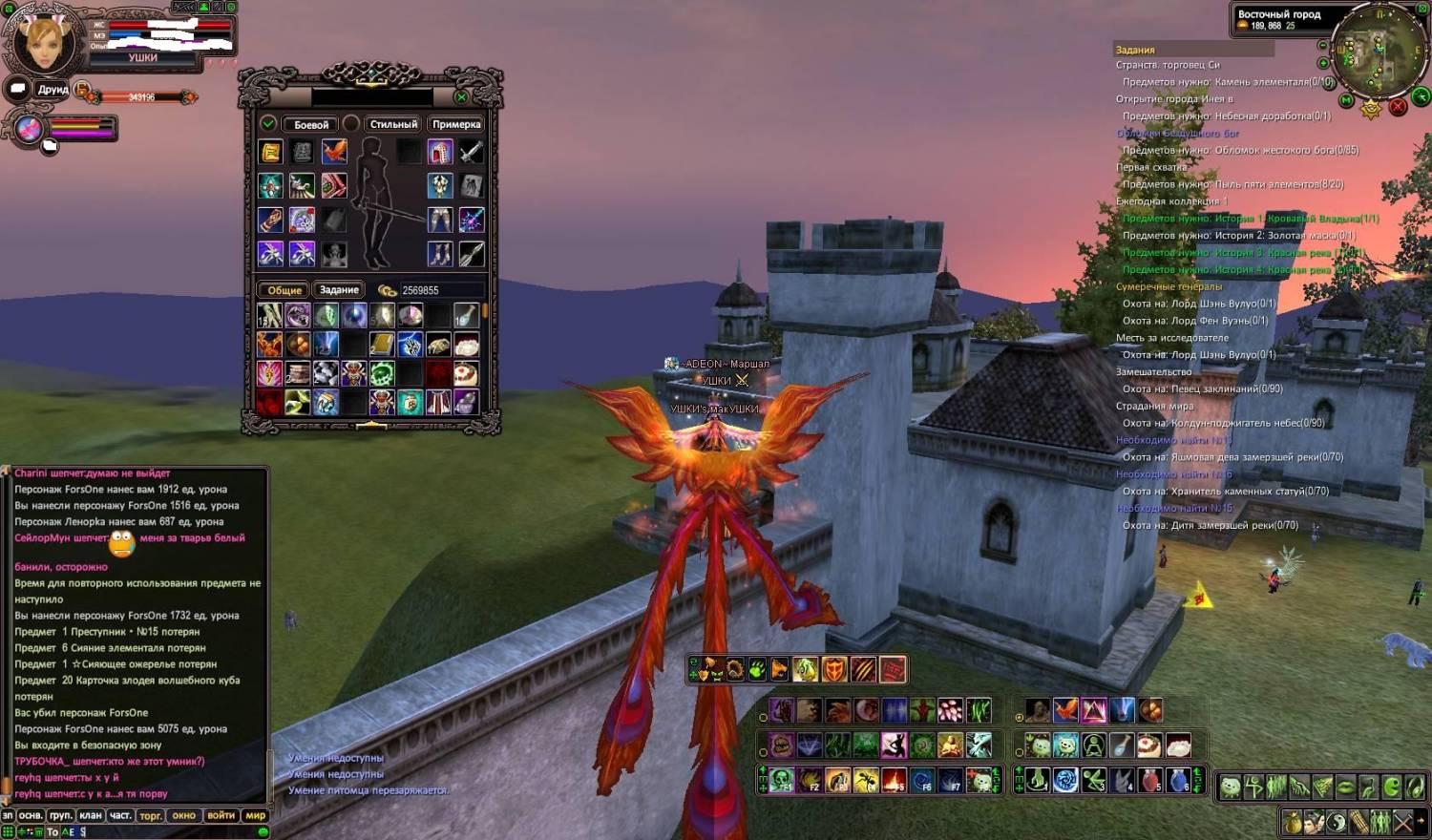The height and width of the screenshot is (840, 1432).
Task: Open the клан chat channel tab
Action: (91, 815)
